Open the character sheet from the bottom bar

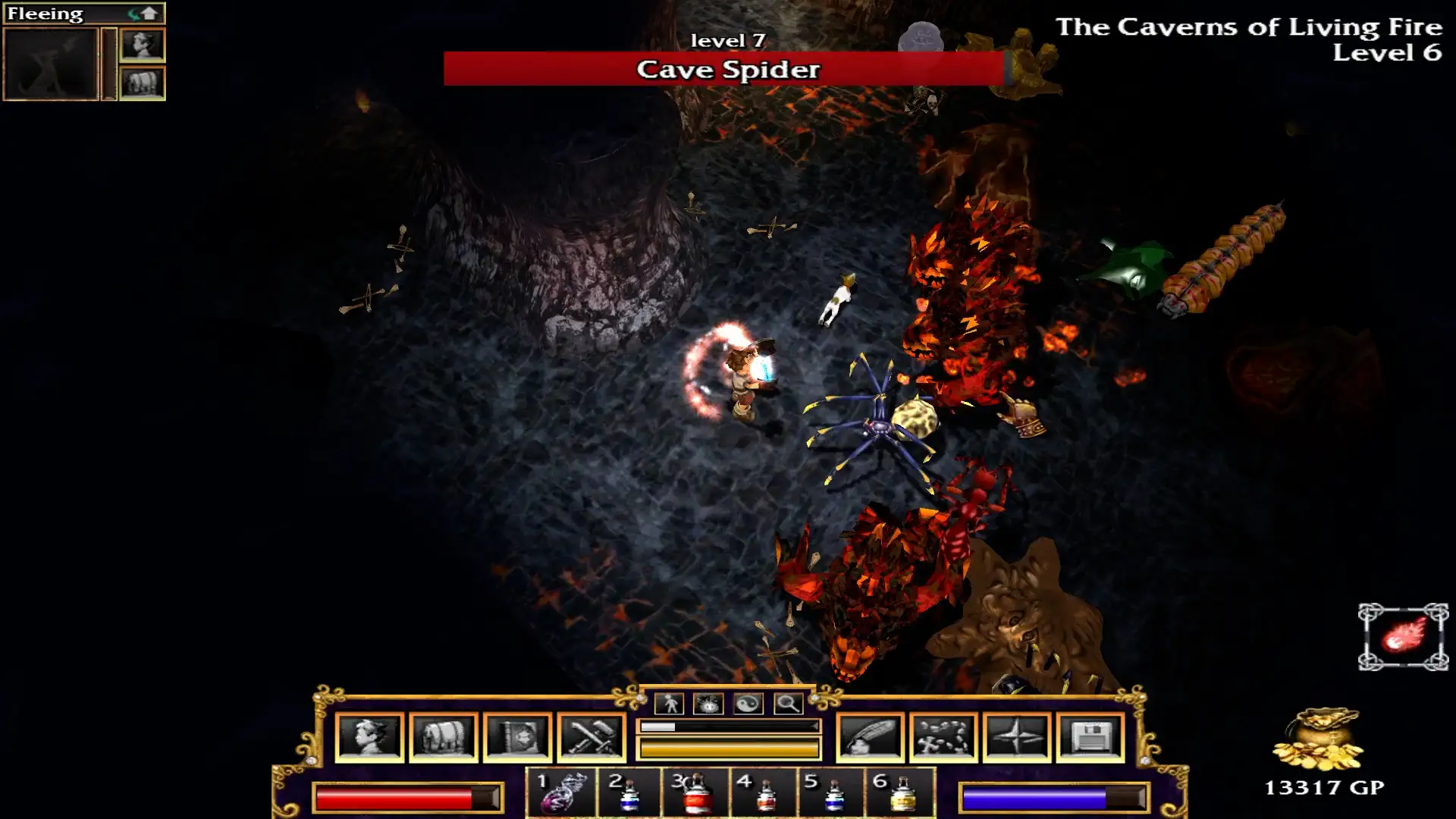pos(369,737)
